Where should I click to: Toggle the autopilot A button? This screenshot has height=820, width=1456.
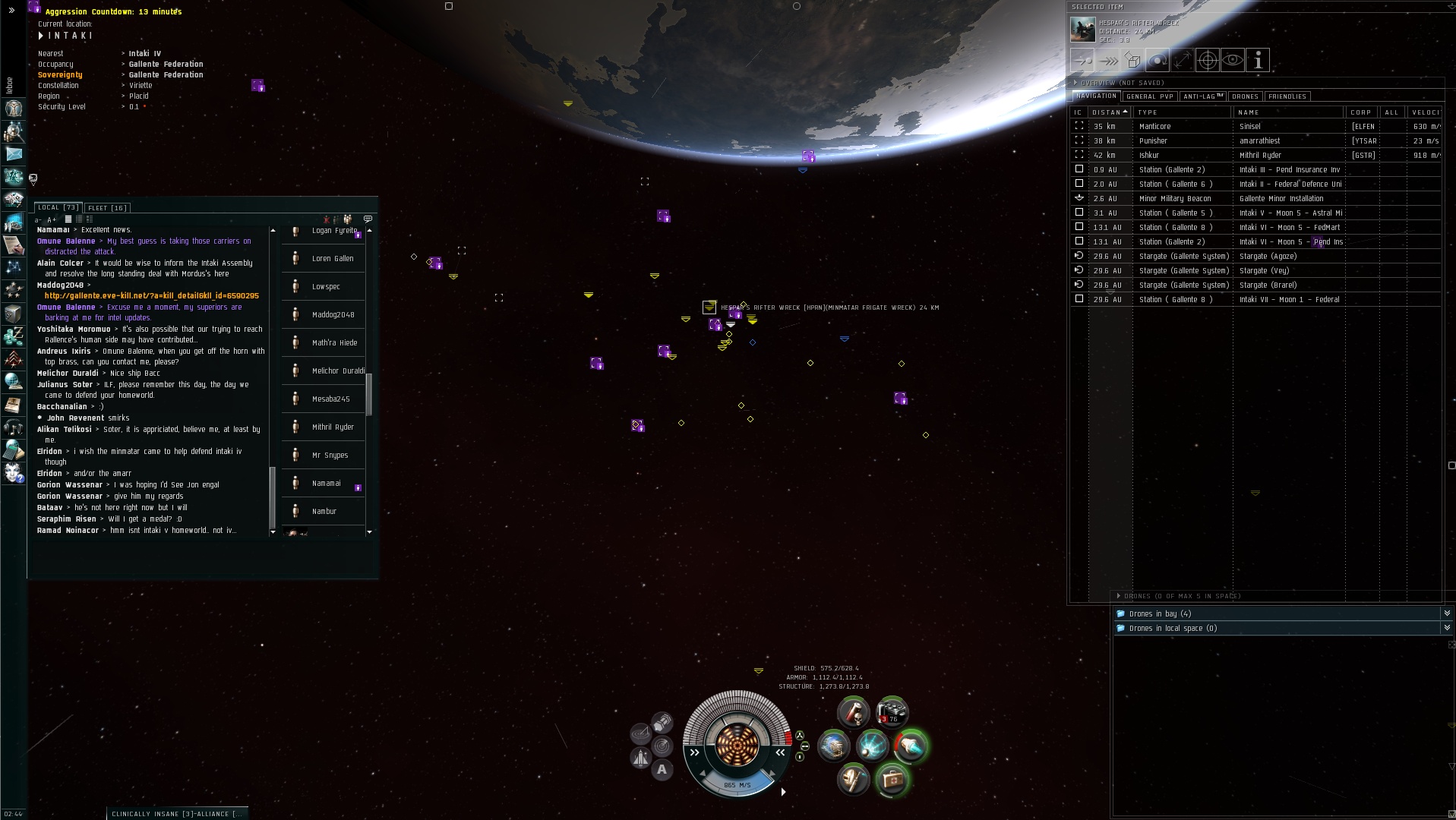point(662,770)
